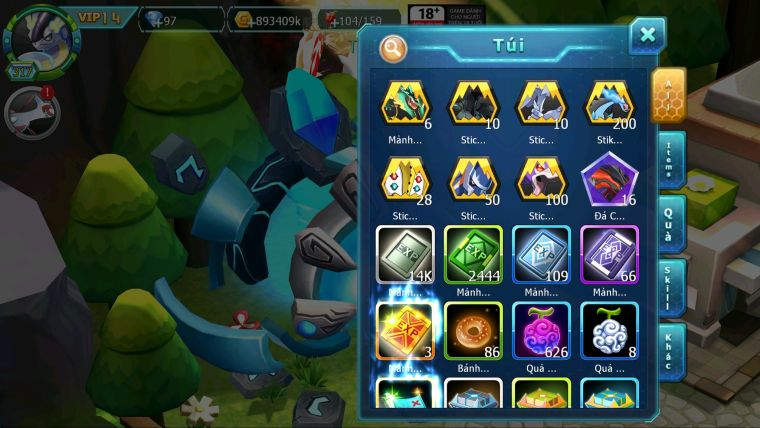Pick the green EXP book stack 2444
Image resolution: width=760 pixels, height=428 pixels.
pos(473,255)
